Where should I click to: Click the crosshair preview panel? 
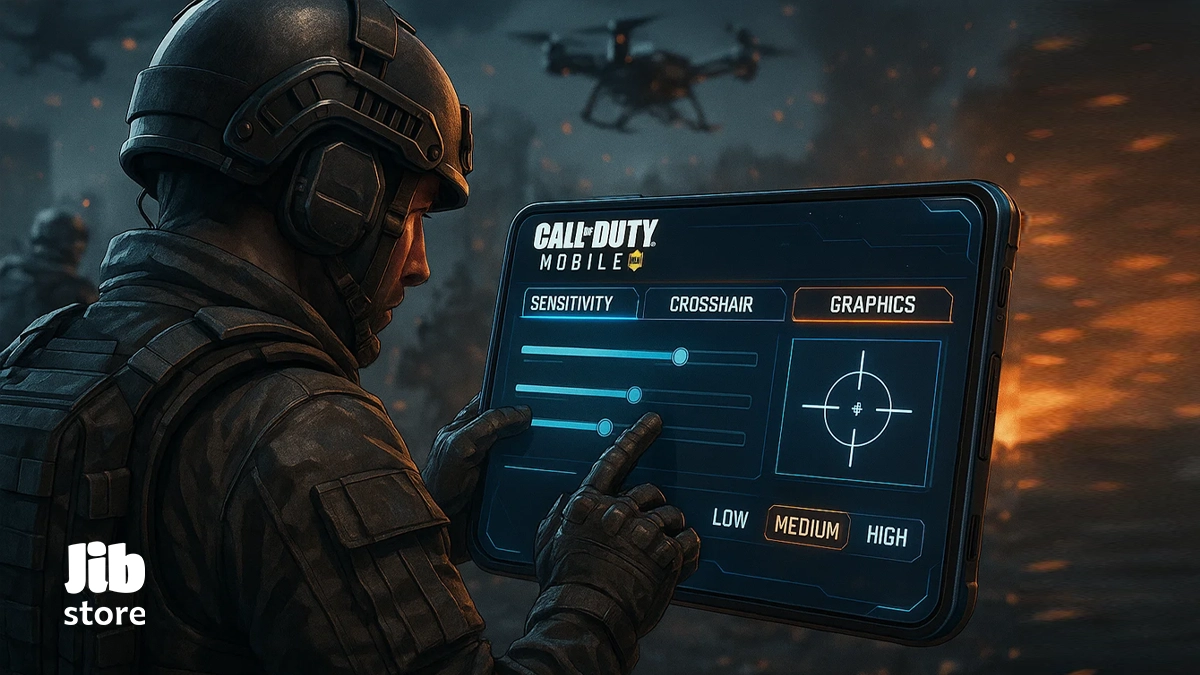pos(857,411)
